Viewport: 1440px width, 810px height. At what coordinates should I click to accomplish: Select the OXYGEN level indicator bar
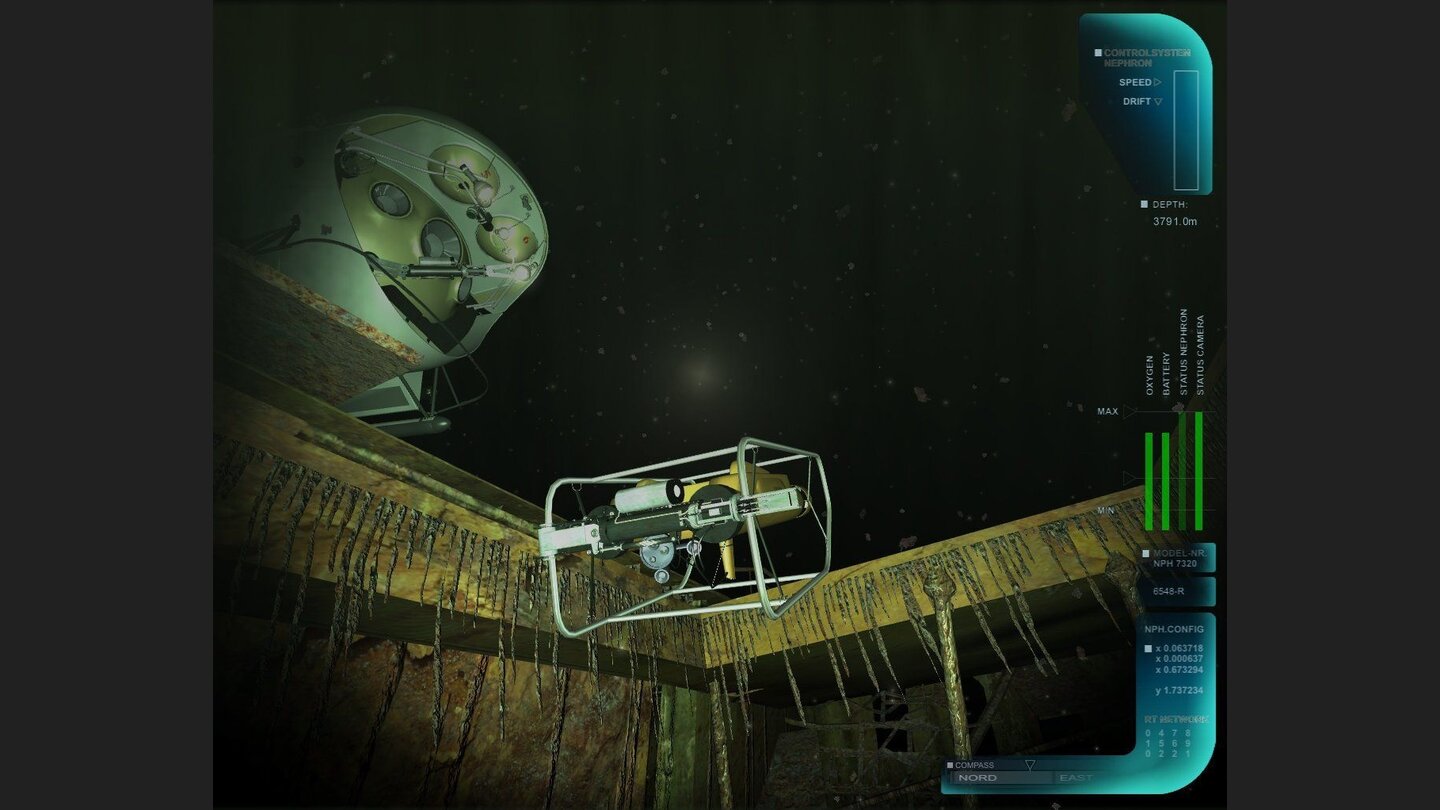(1149, 480)
